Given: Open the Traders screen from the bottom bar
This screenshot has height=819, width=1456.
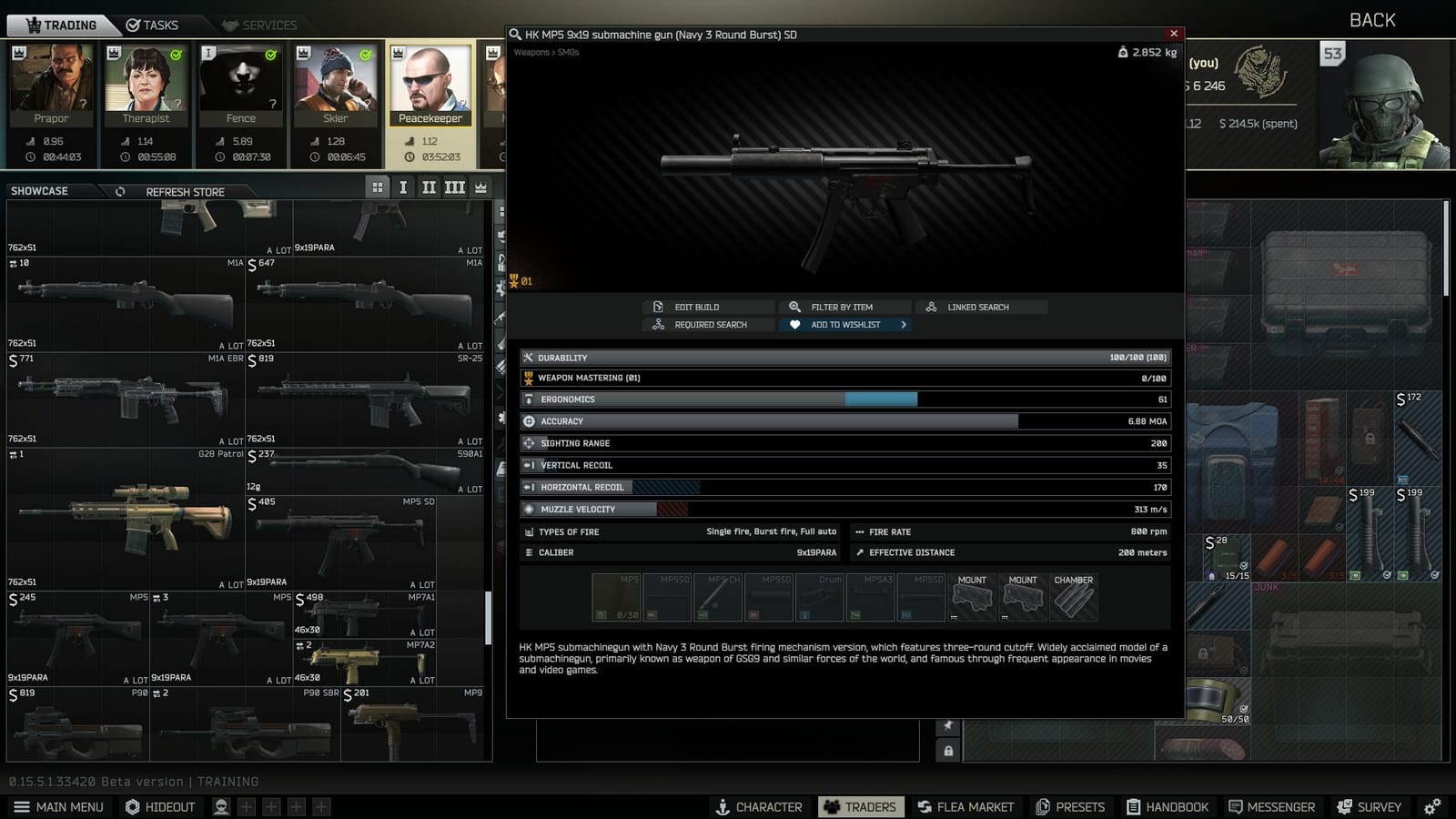Looking at the screenshot, I should (x=860, y=806).
